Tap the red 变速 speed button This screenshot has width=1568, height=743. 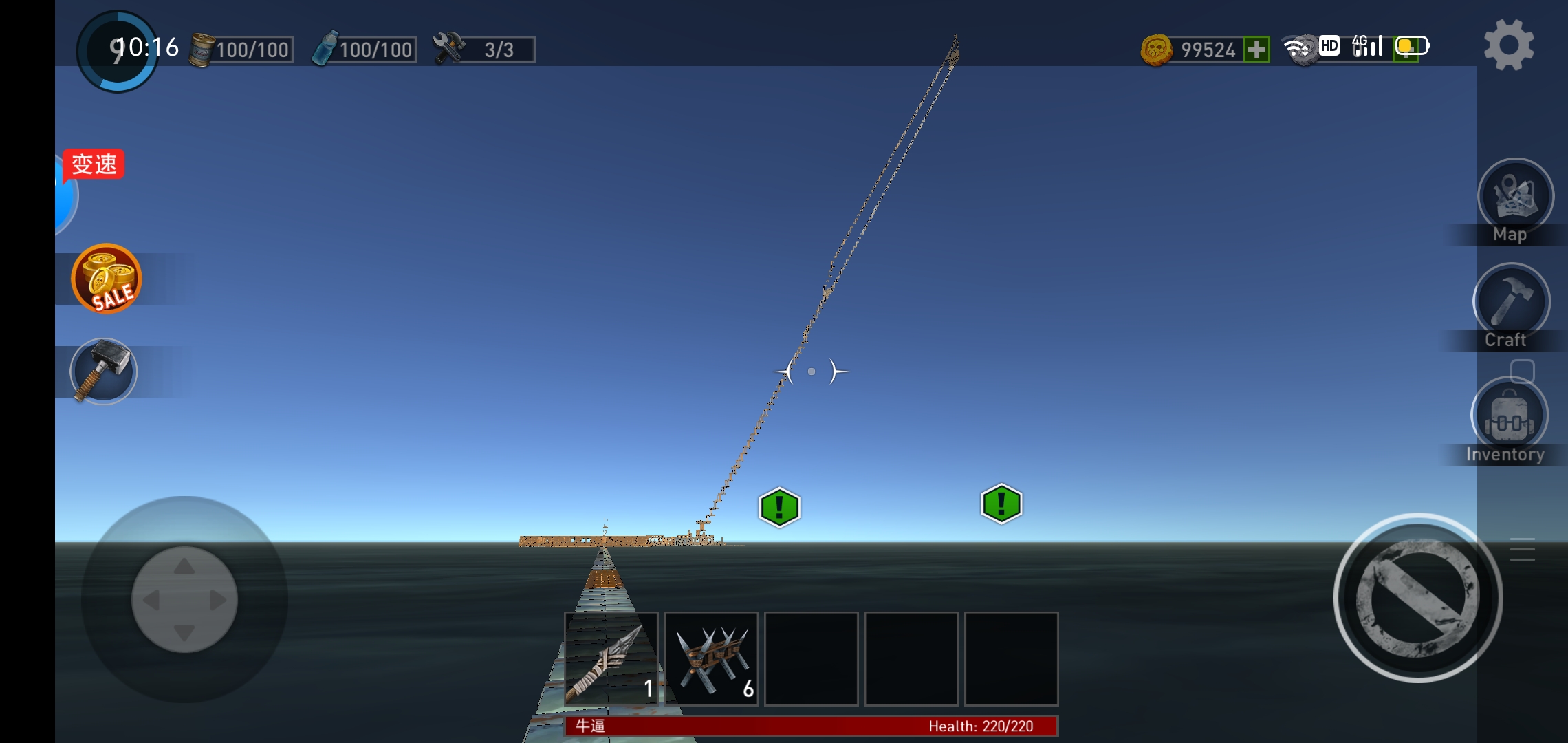94,164
